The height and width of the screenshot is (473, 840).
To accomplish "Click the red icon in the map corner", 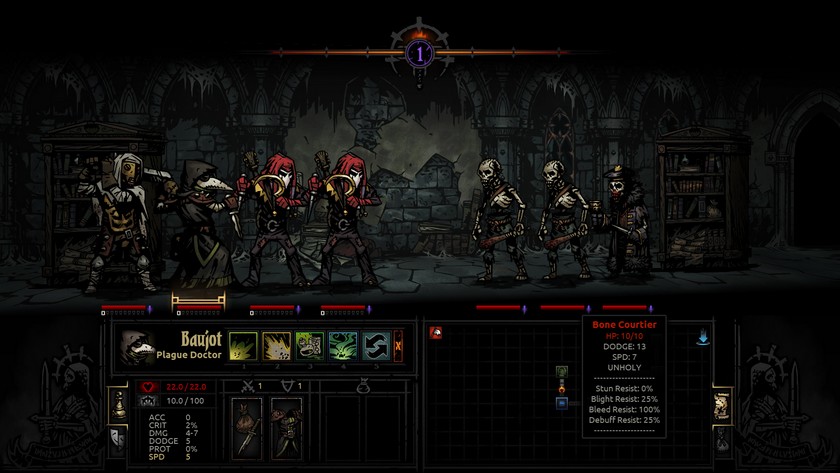I will pos(436,332).
